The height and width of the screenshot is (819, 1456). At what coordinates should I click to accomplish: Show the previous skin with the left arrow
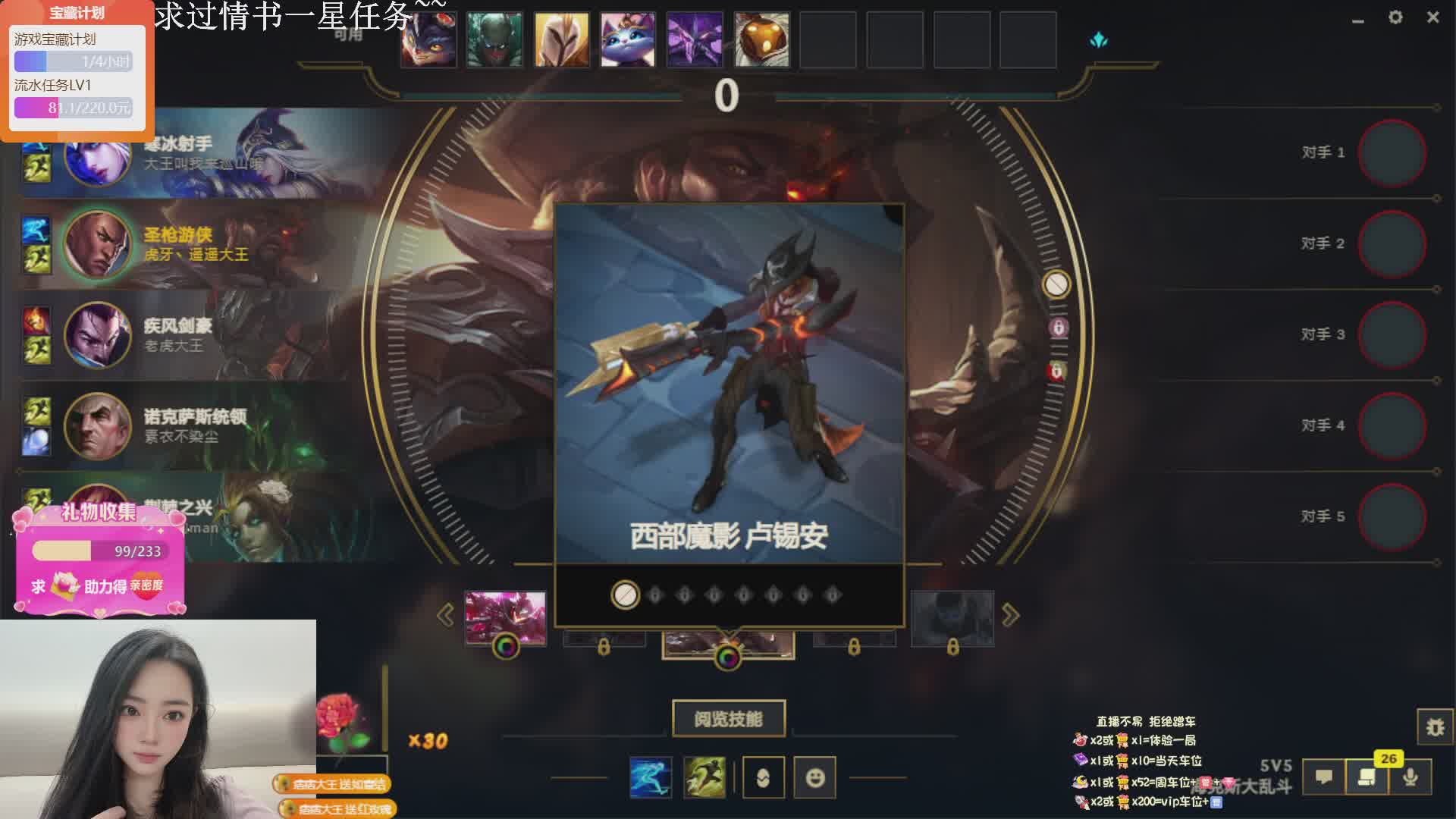pyautogui.click(x=446, y=615)
